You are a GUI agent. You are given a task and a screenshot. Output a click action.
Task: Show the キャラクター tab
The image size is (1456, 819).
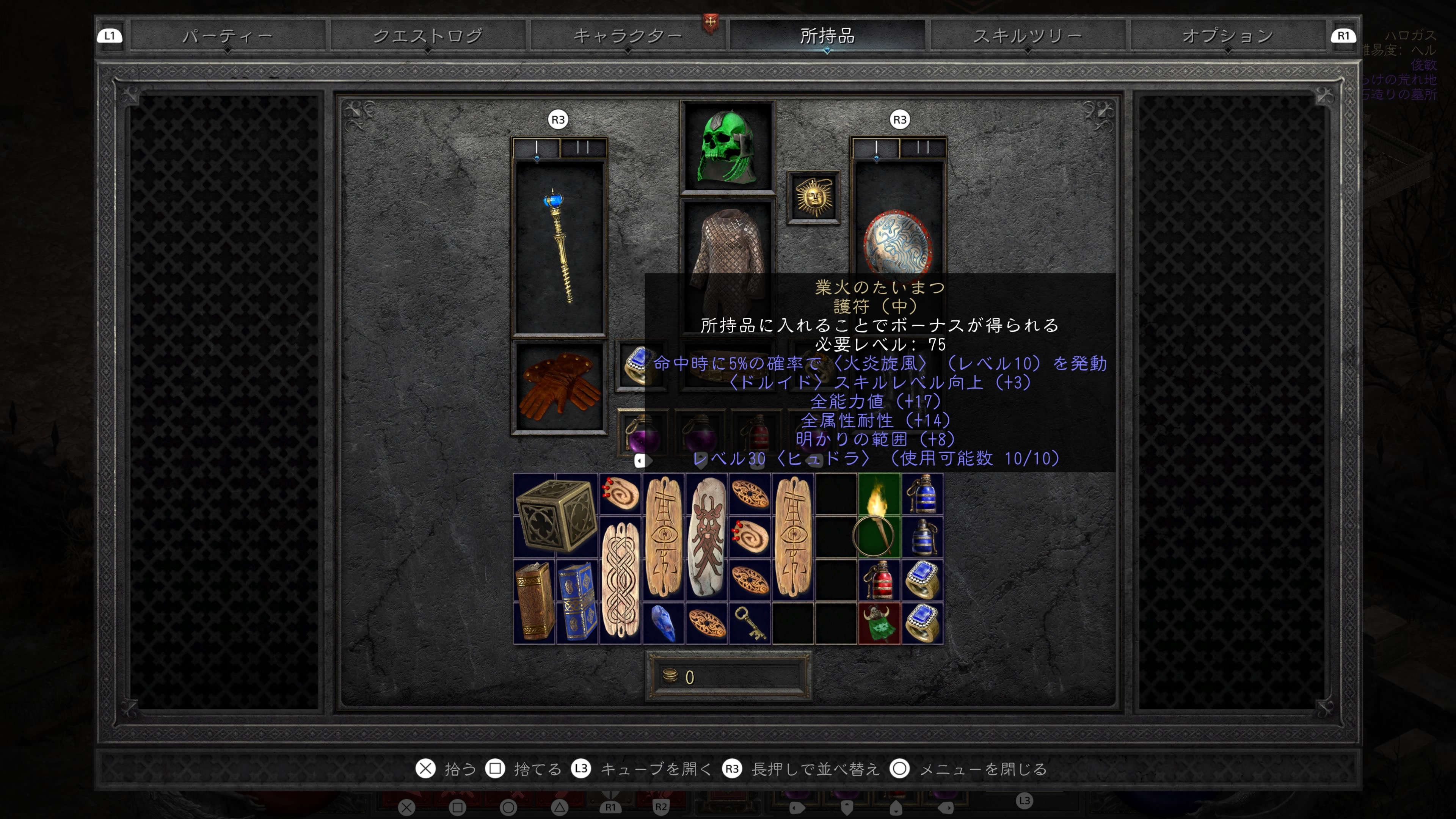[628, 36]
